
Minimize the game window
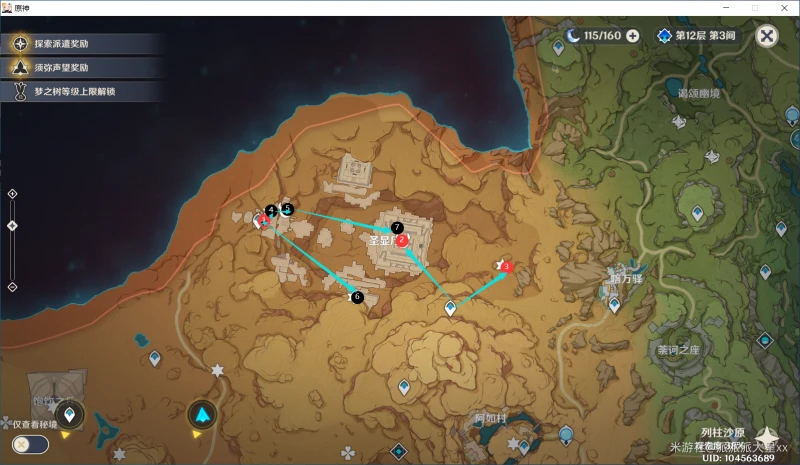[725, 7]
